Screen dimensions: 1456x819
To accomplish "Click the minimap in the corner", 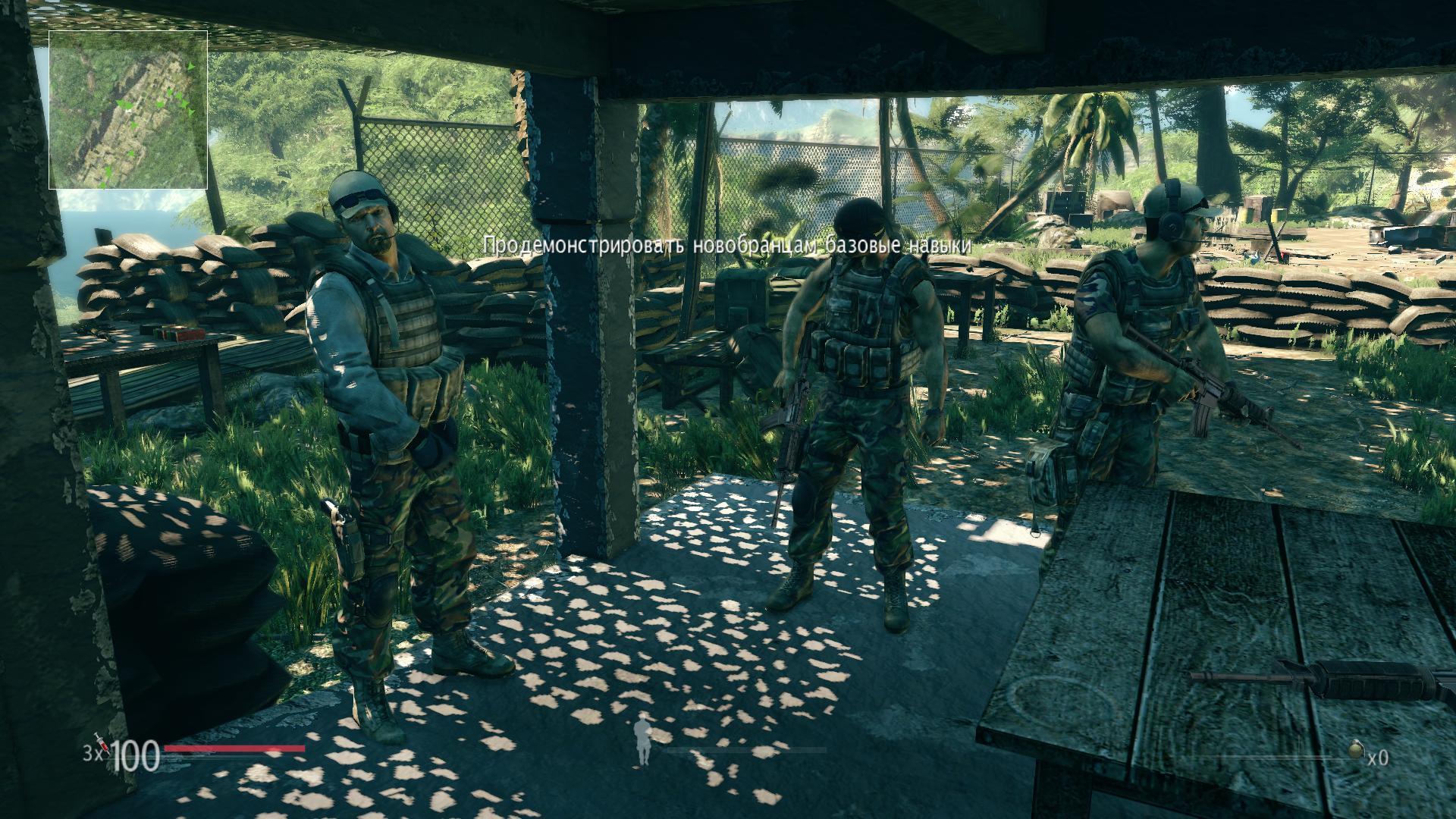I will 128,110.
